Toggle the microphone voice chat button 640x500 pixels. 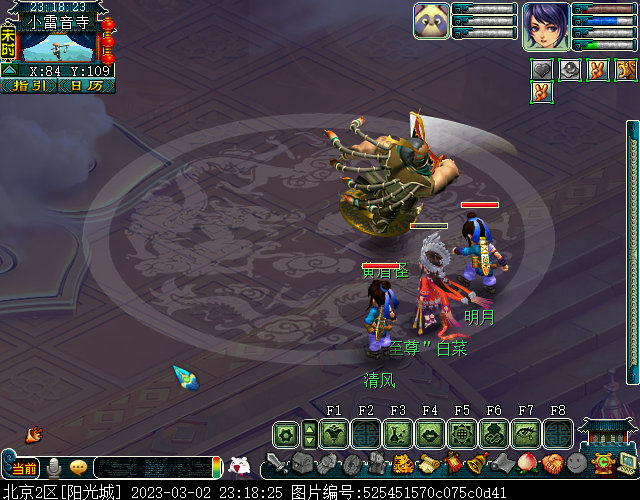53,467
